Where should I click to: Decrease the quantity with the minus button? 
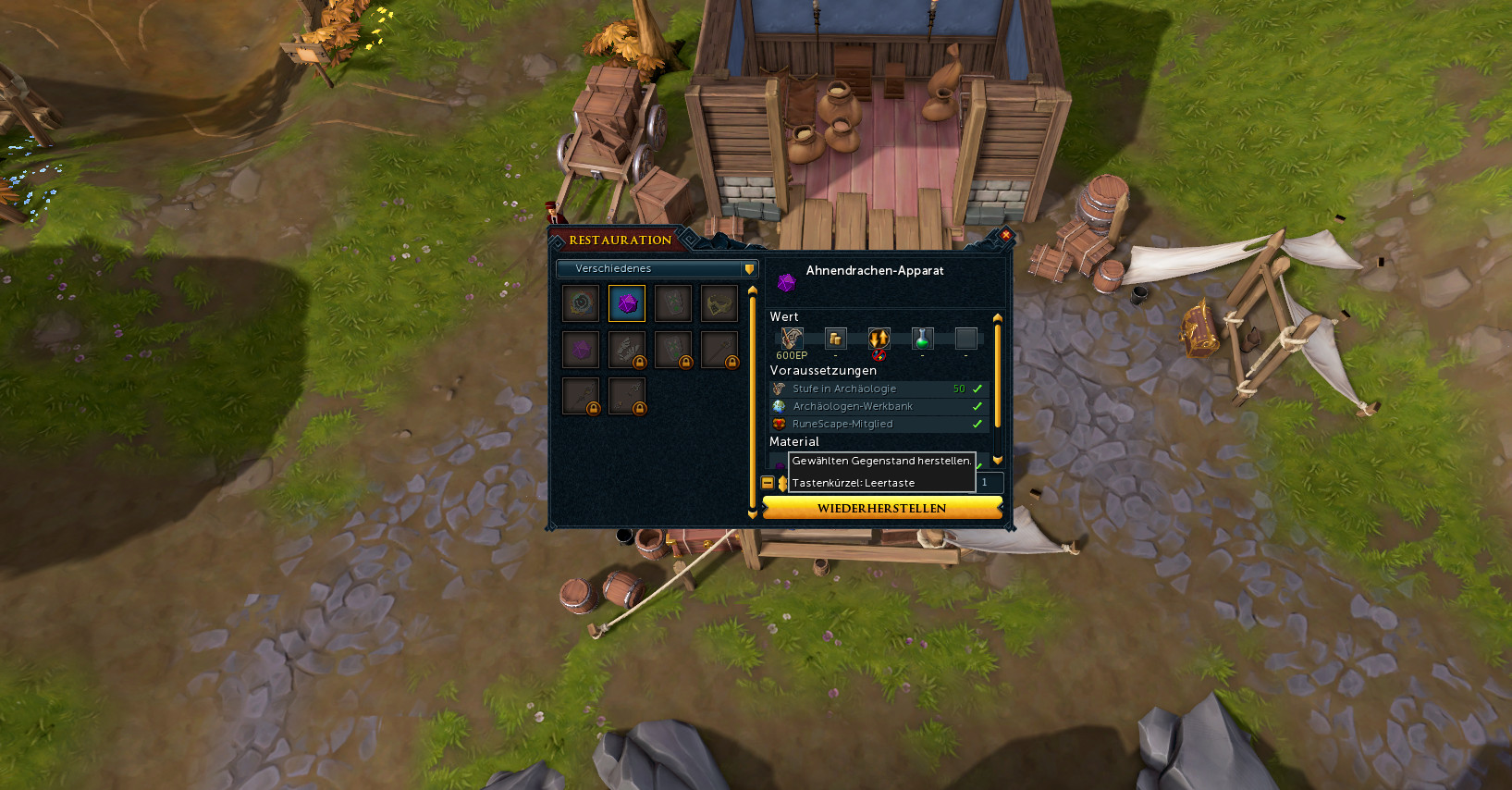point(768,483)
